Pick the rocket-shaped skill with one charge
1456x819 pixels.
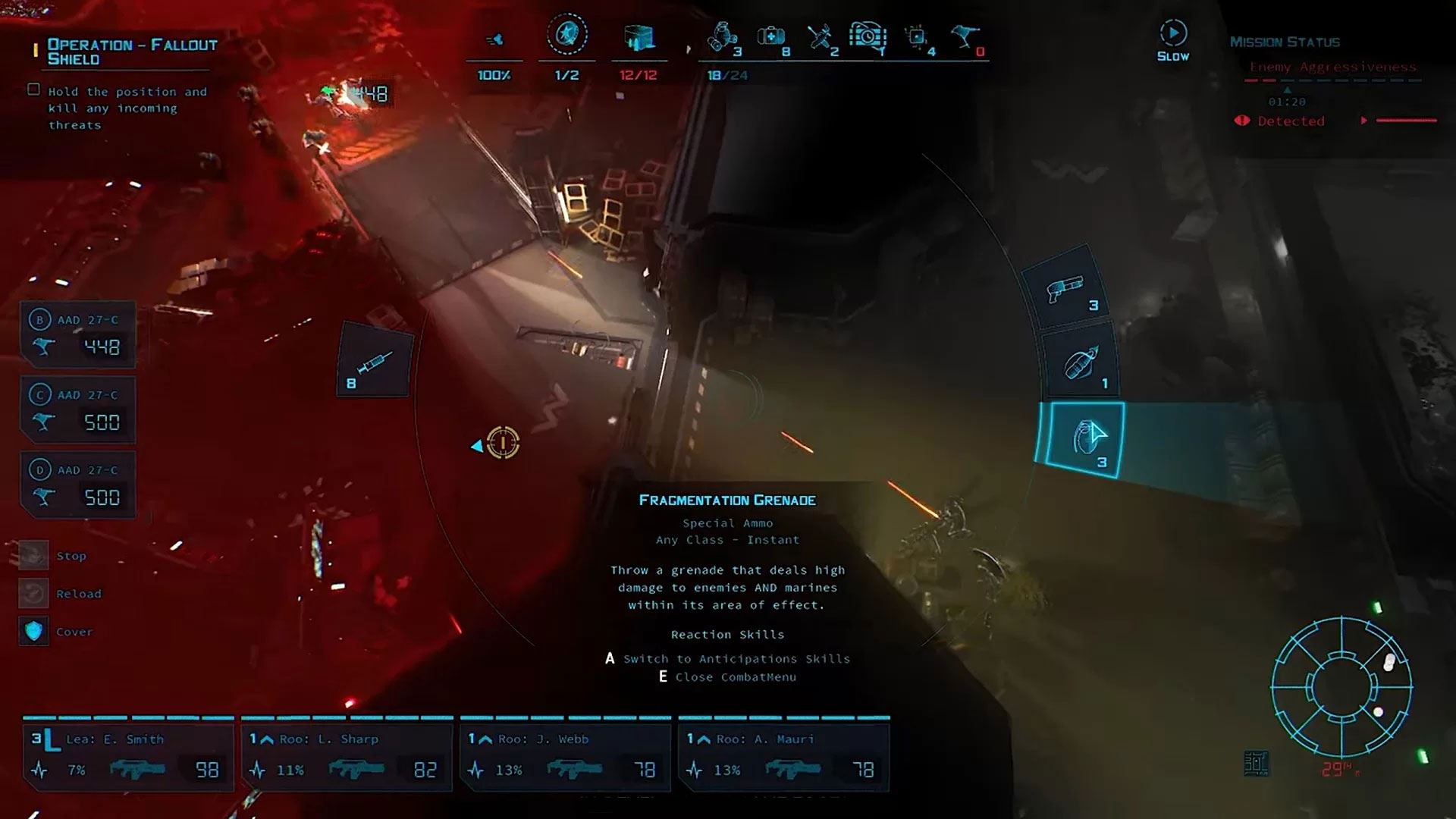coord(1081,365)
